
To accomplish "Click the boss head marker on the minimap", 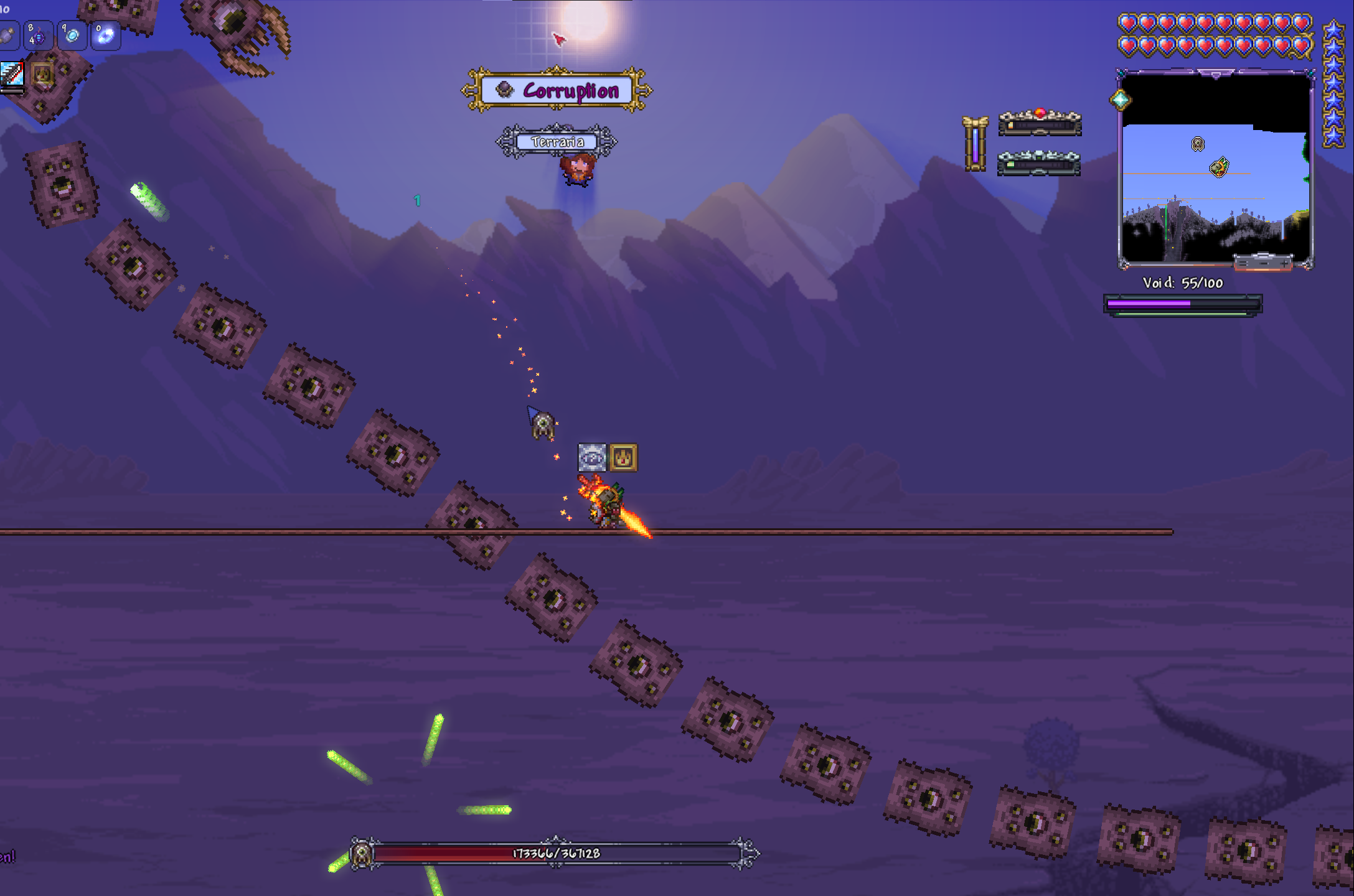I will (1197, 144).
